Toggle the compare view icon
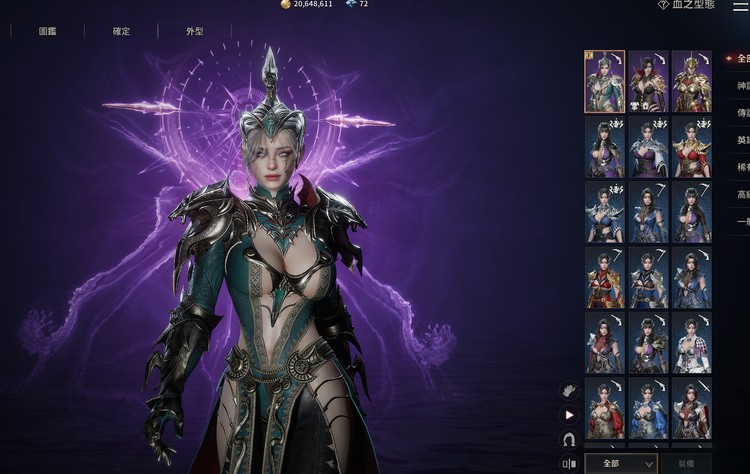Viewport: 750px width, 474px height. pyautogui.click(x=569, y=463)
